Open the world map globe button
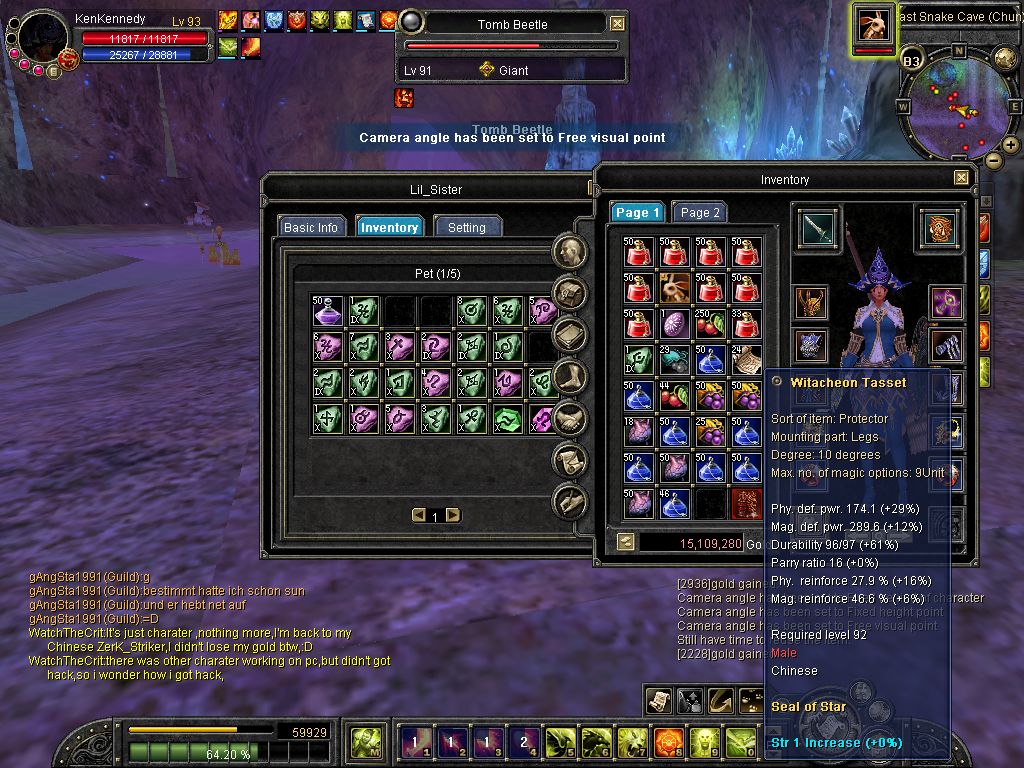1024x768 pixels. point(1005,57)
